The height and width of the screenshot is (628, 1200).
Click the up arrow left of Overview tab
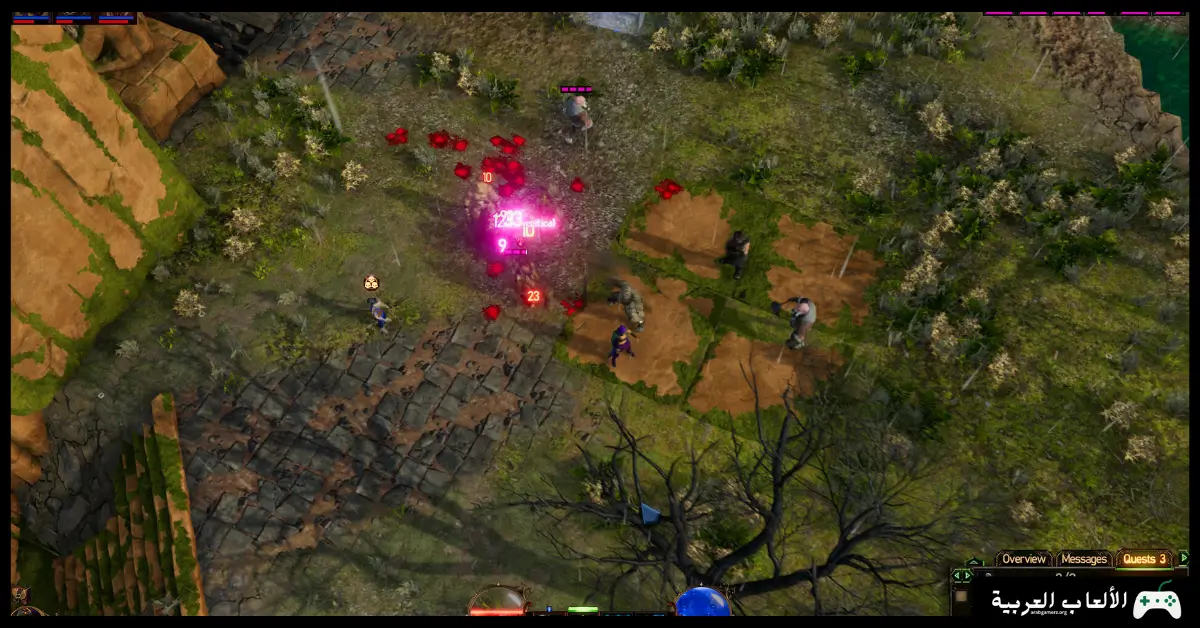[973, 562]
